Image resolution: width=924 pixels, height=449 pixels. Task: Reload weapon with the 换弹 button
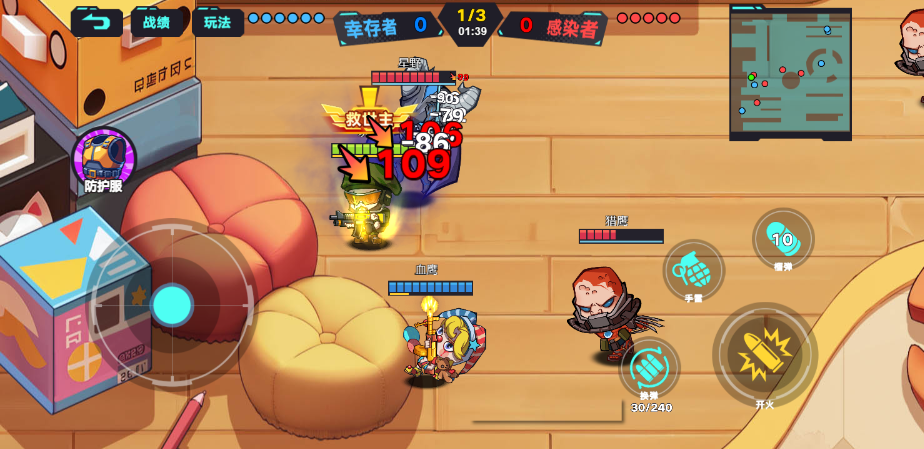650,369
